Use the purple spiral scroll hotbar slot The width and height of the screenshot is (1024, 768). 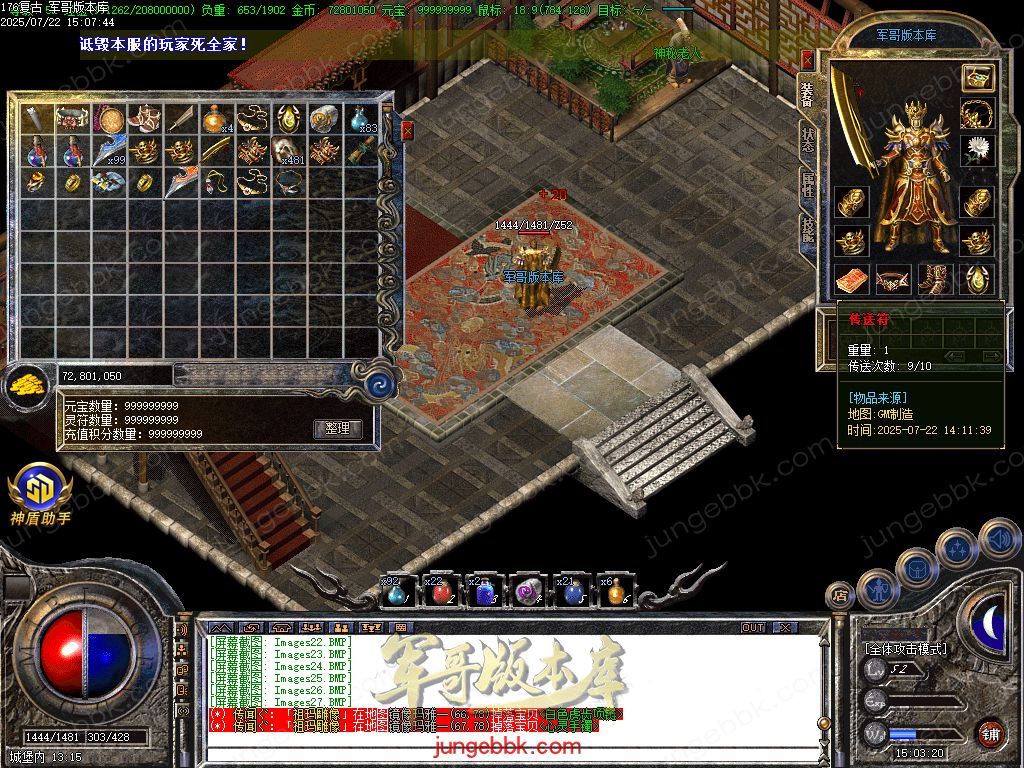tap(527, 593)
